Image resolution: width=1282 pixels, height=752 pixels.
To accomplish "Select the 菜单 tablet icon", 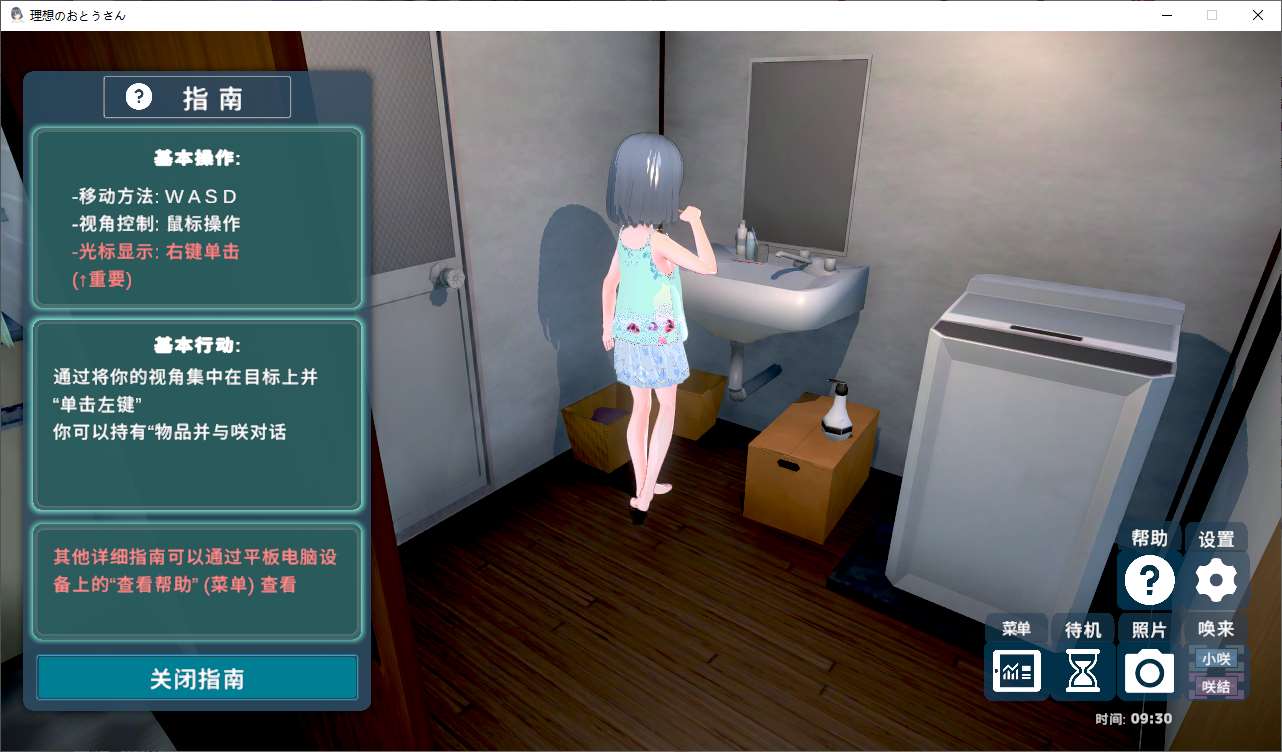I will point(1016,671).
